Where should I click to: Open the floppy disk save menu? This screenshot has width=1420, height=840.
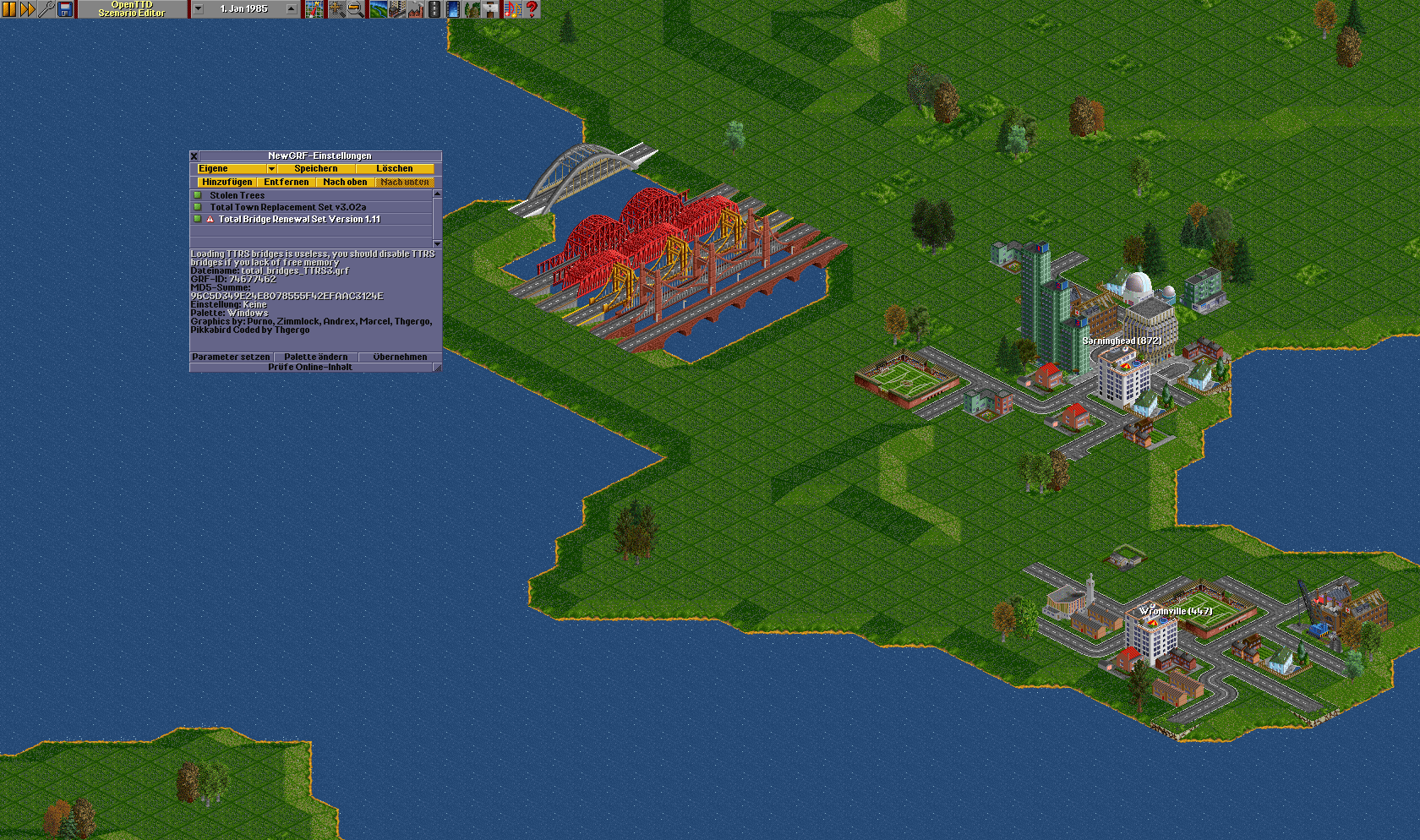pos(65,9)
